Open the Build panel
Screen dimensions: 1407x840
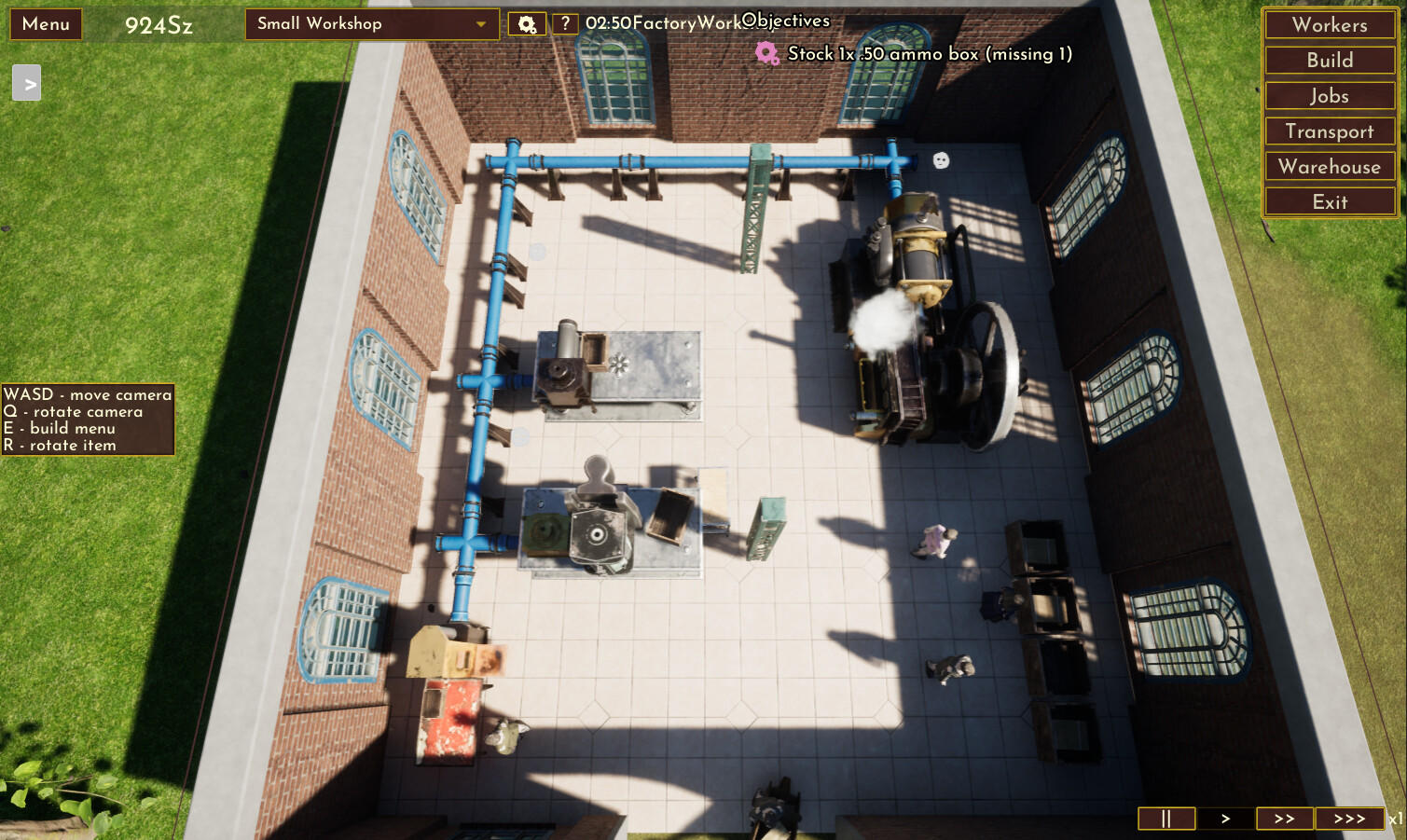[1329, 60]
